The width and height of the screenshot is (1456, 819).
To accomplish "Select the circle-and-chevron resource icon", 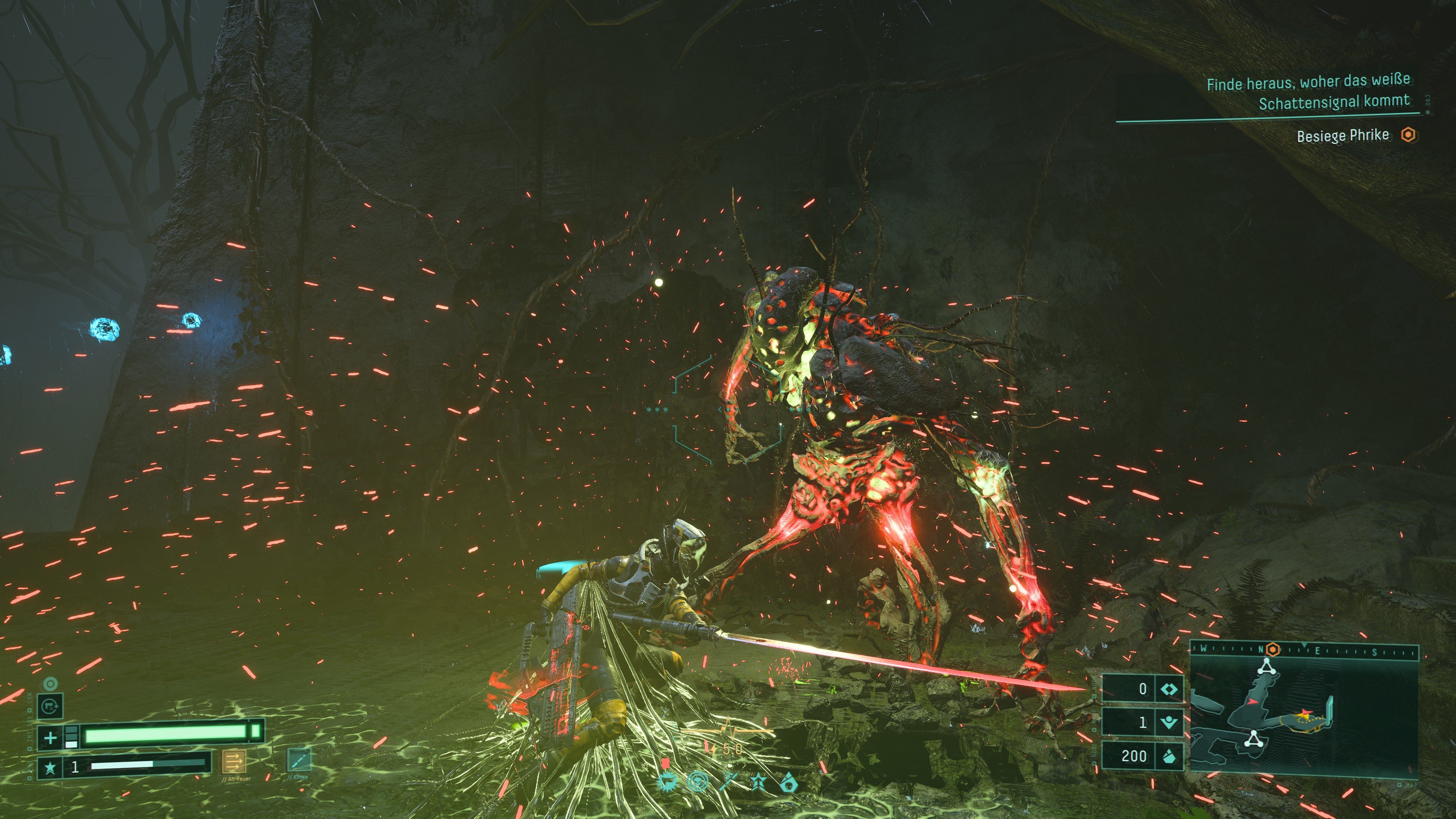I will (x=1169, y=722).
